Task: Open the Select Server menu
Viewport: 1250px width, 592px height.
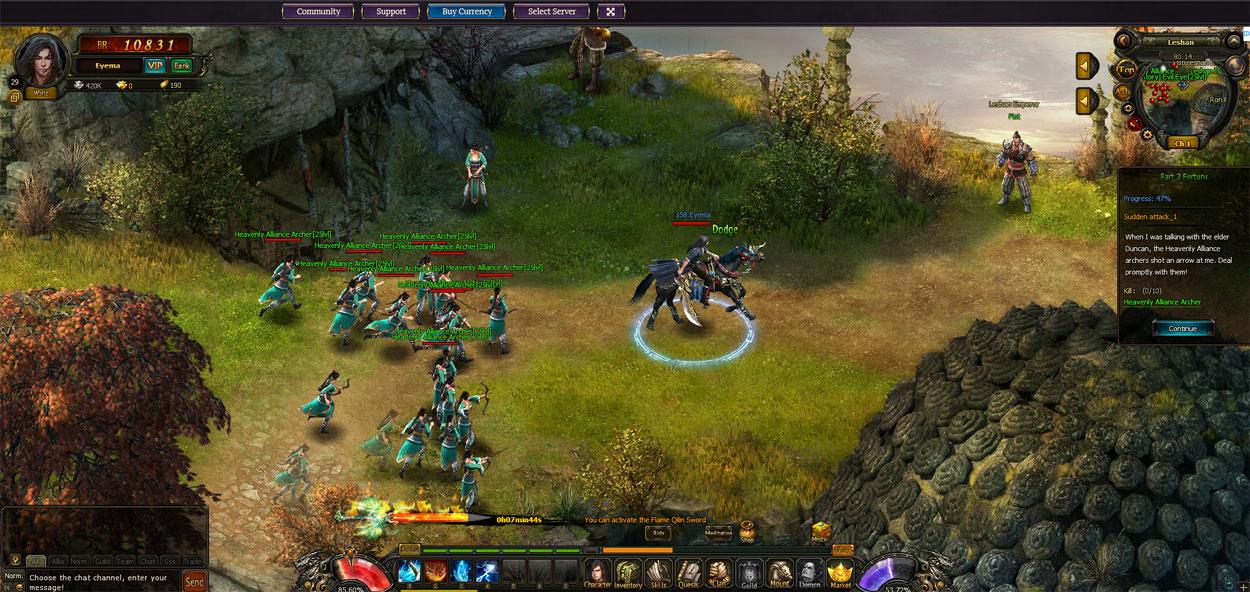Action: (x=551, y=12)
